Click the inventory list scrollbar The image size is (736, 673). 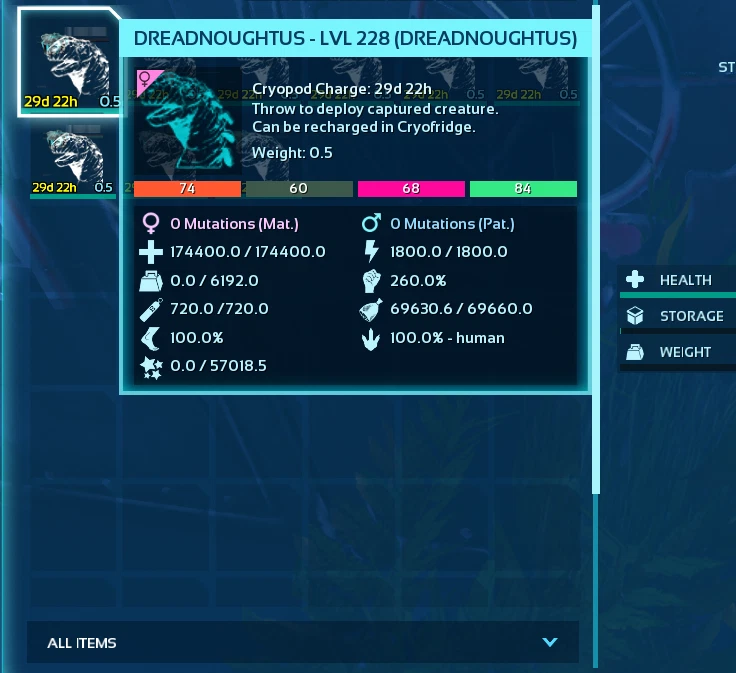597,250
